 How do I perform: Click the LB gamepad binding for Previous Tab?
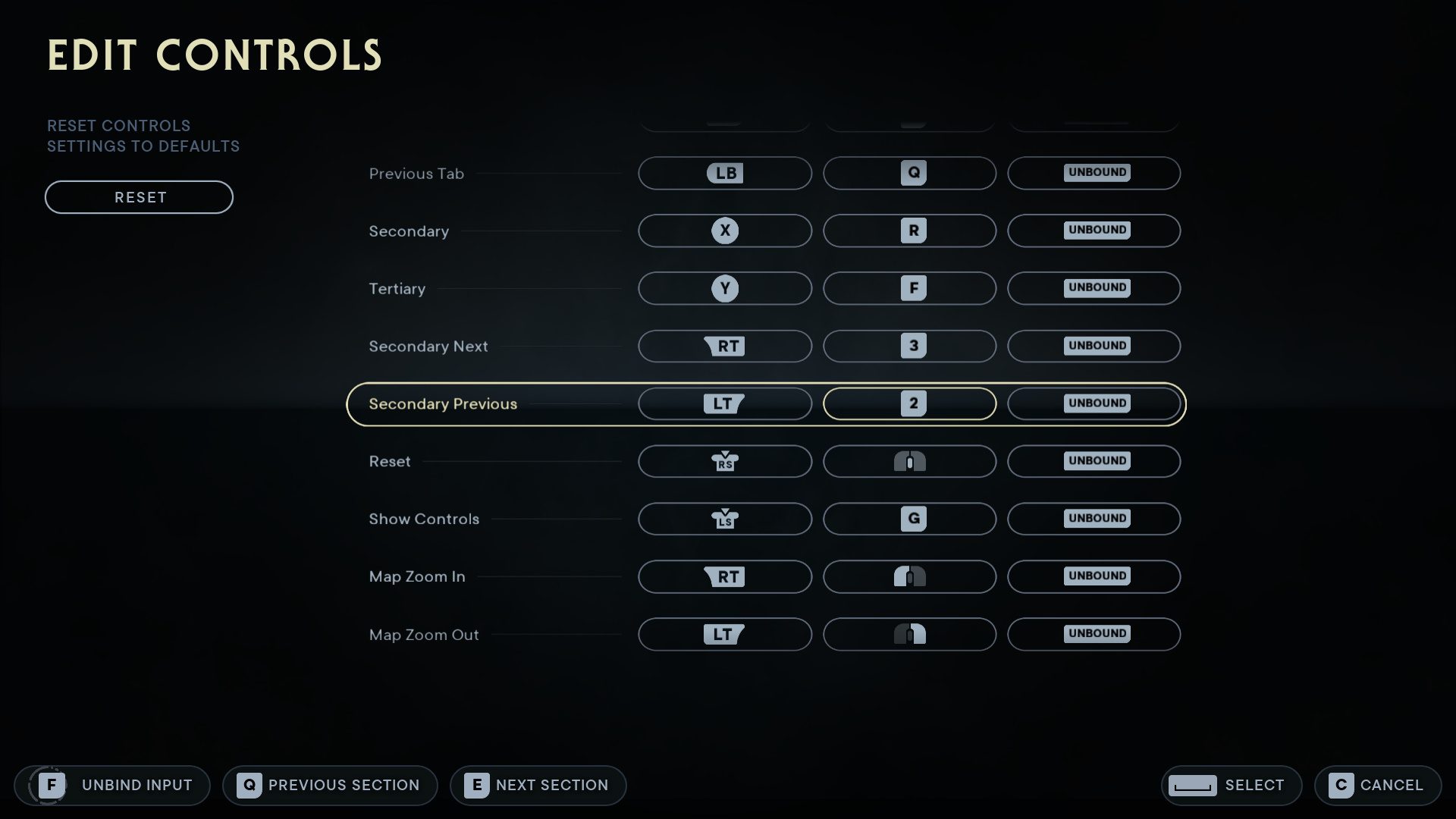pyautogui.click(x=724, y=173)
